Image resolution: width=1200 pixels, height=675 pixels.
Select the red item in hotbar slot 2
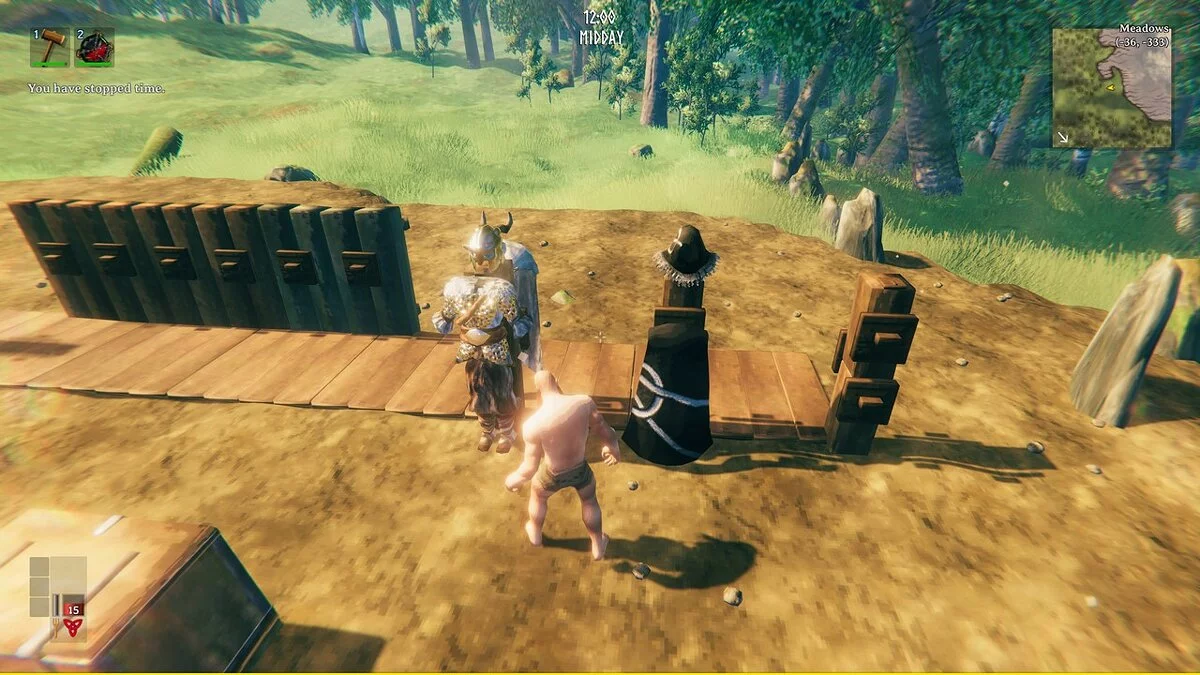(x=94, y=47)
